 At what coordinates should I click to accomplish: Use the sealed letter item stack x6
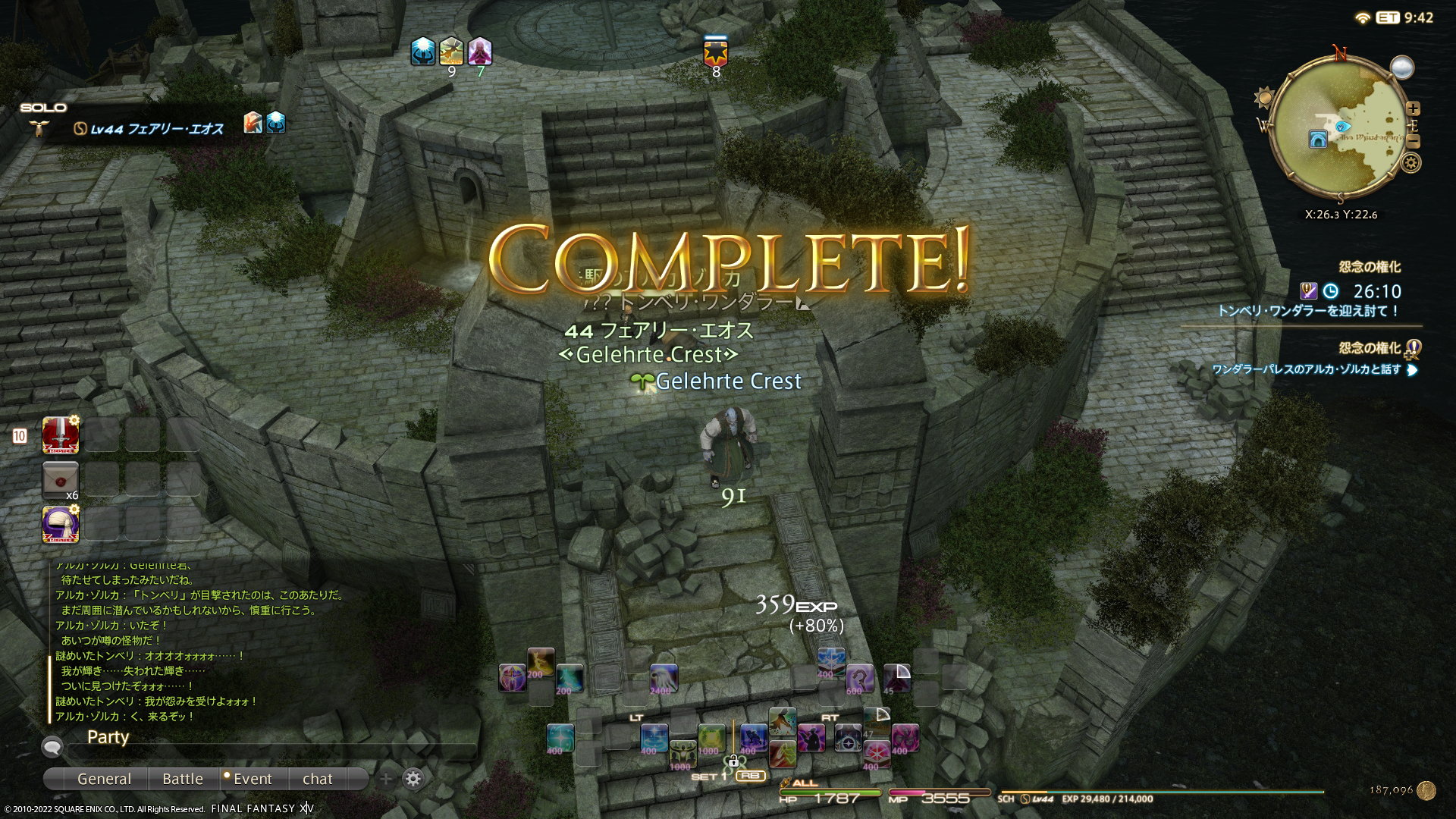pyautogui.click(x=61, y=480)
